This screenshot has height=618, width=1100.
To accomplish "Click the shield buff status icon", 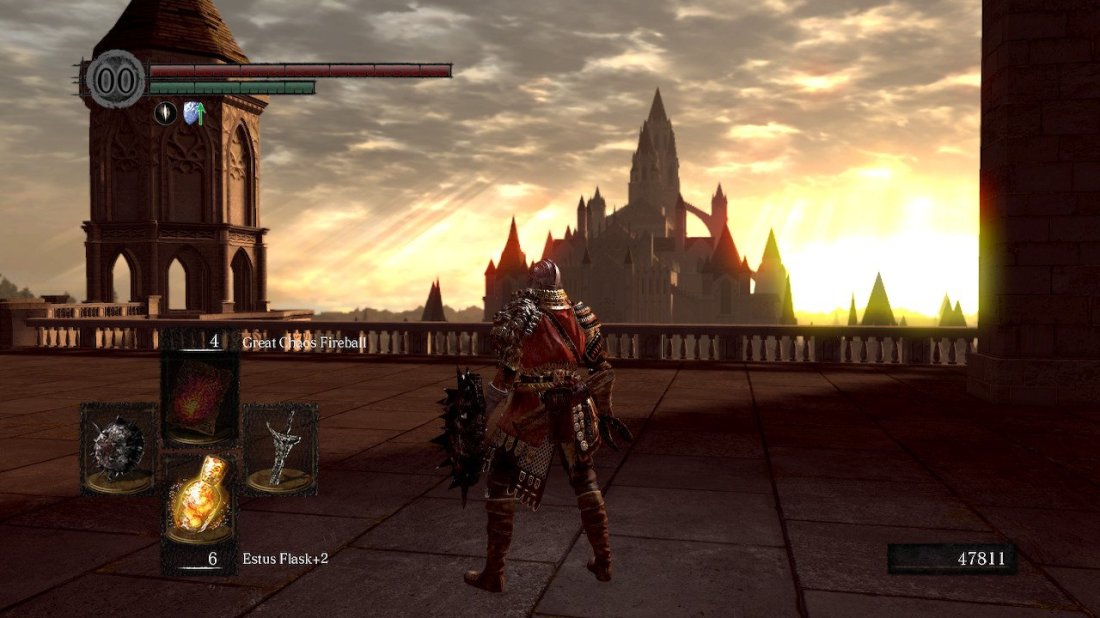I will tap(193, 114).
